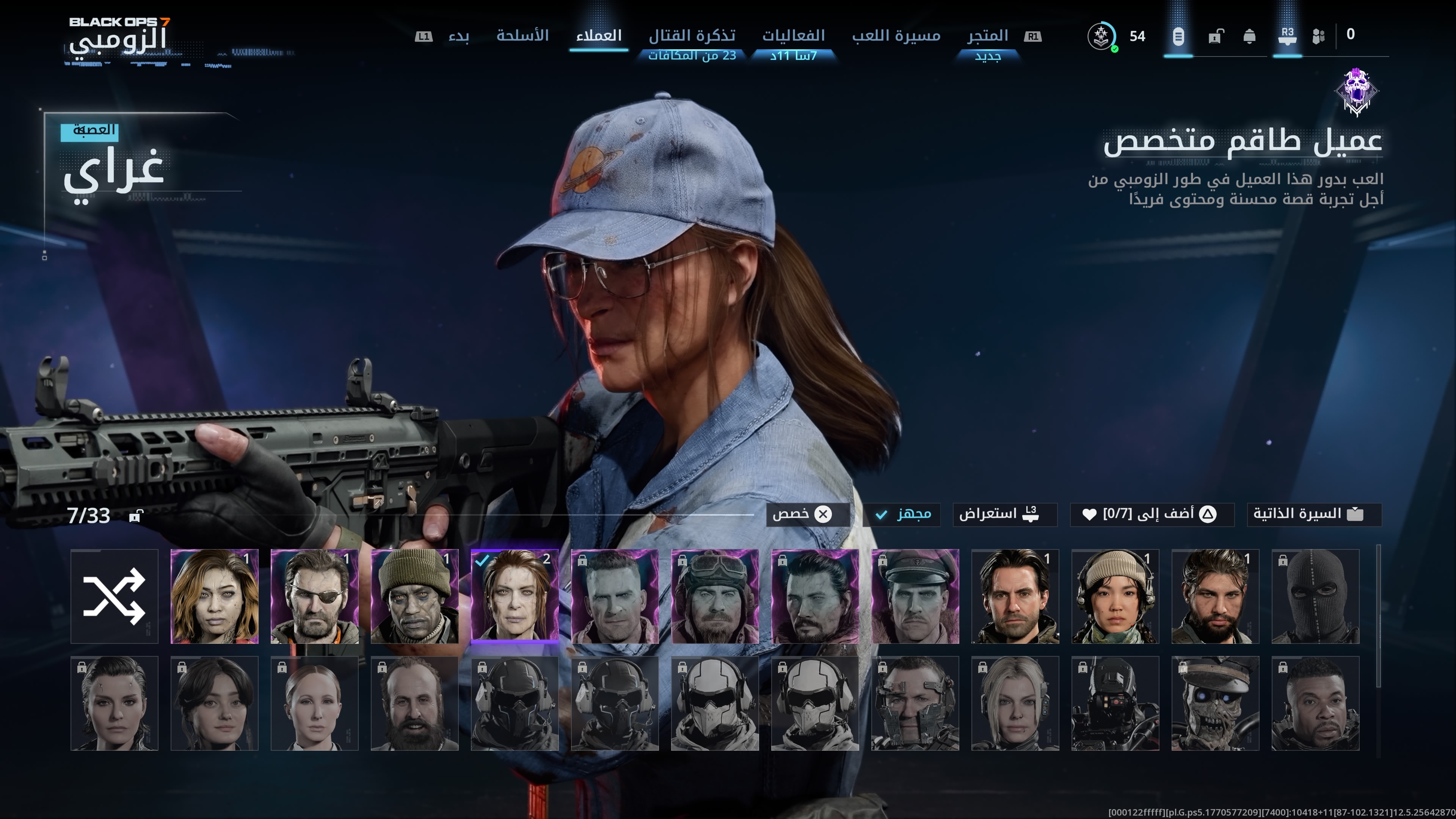Select the operator wearing an olive beanie
The image size is (1456, 819).
pyautogui.click(x=414, y=596)
